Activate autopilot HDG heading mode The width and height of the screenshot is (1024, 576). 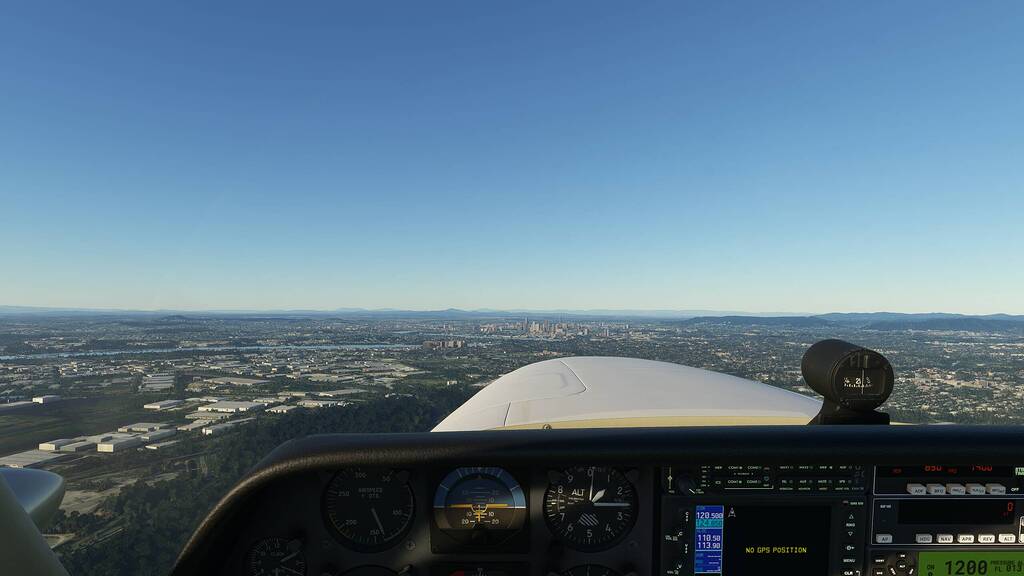(x=924, y=538)
